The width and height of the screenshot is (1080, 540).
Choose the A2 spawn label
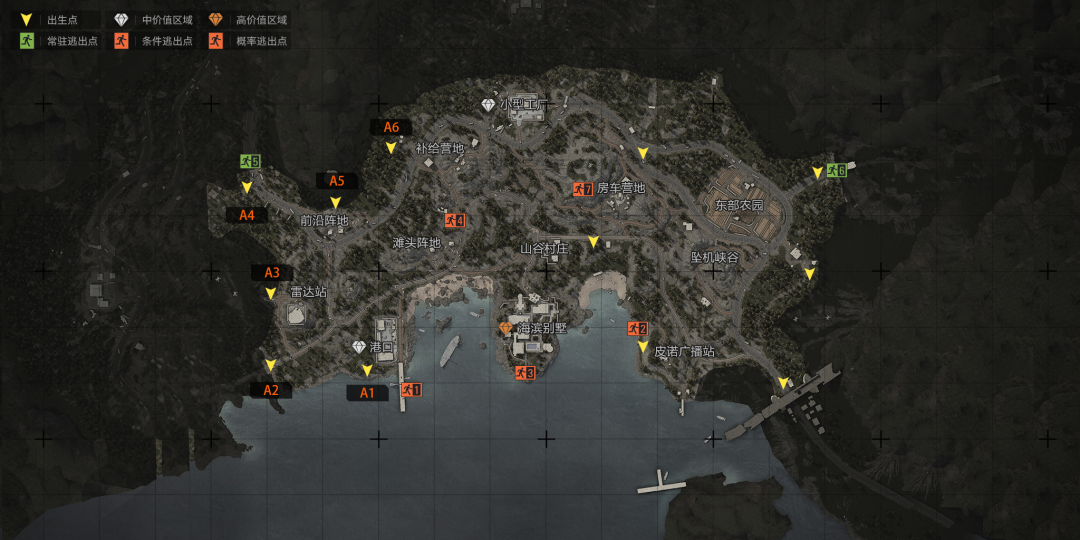click(x=271, y=390)
